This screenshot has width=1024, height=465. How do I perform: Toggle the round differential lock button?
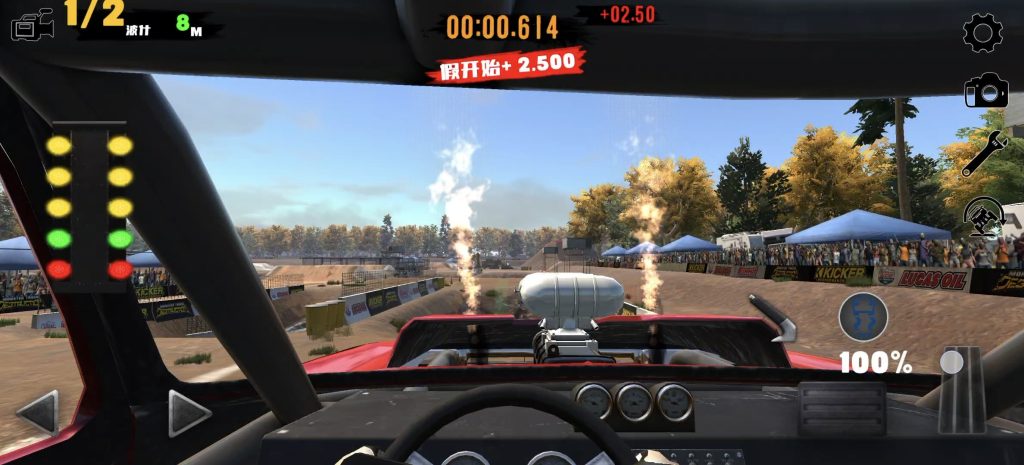(864, 317)
